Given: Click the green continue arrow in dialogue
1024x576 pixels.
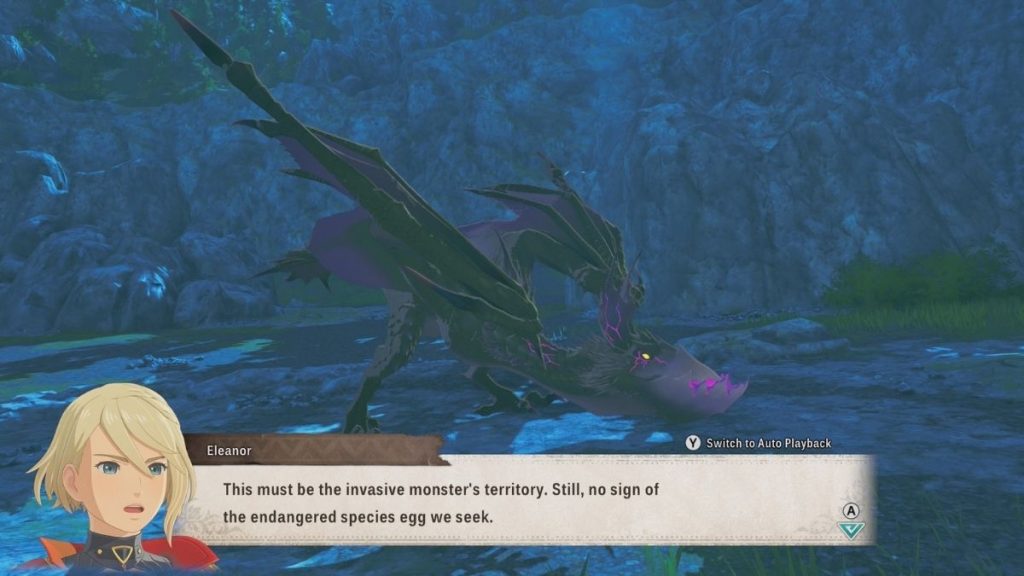Looking at the screenshot, I should (x=851, y=530).
